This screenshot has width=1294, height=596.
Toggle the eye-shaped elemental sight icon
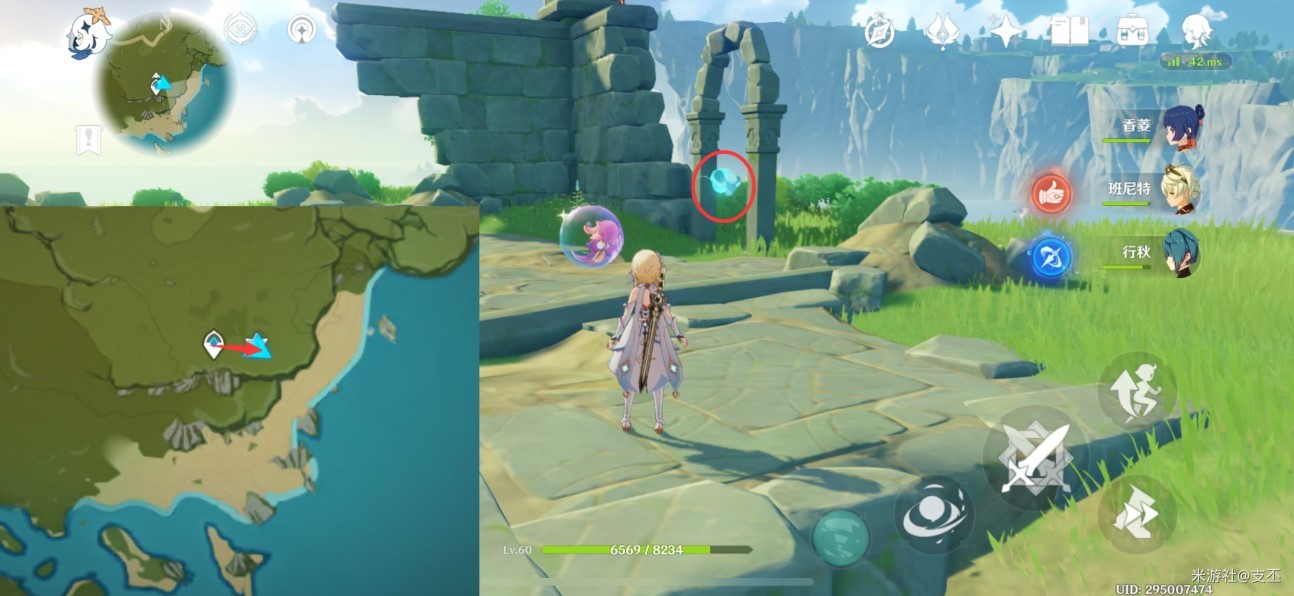click(x=240, y=29)
